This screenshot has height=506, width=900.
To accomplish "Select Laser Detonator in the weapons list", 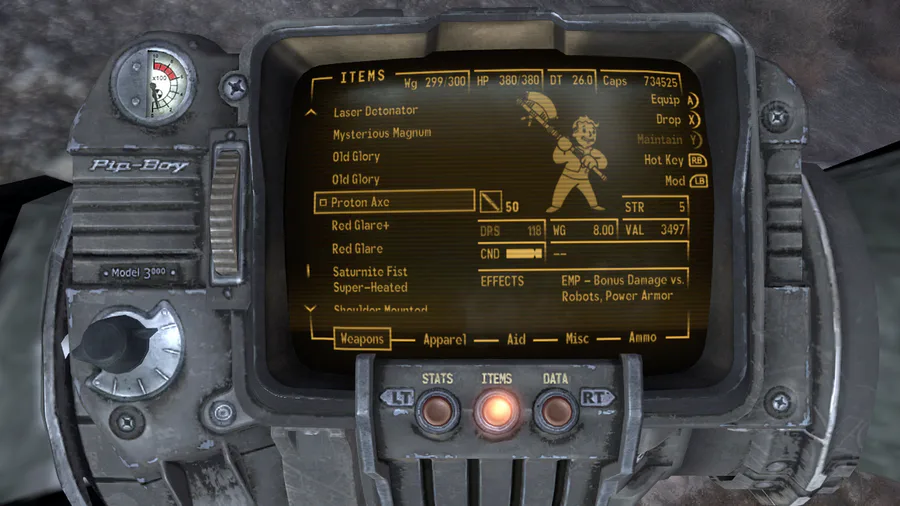I will point(375,111).
